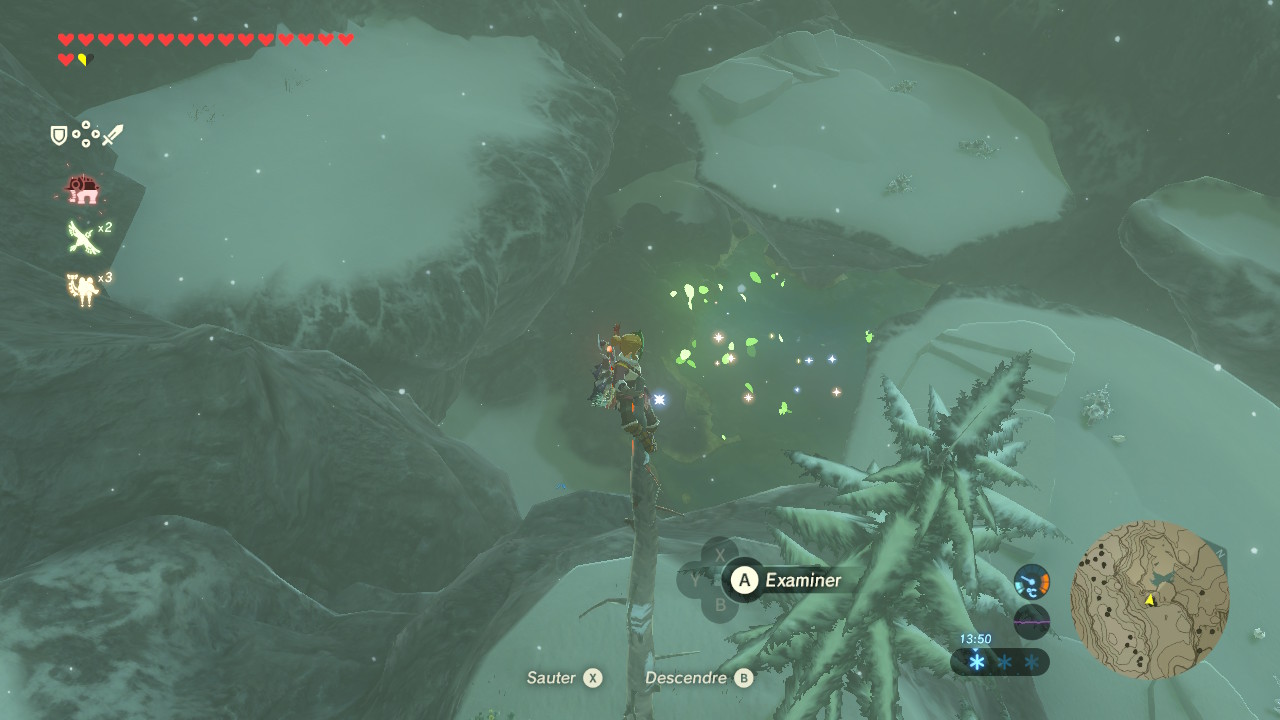Activate the green bird ability with x2 charges

82,238
